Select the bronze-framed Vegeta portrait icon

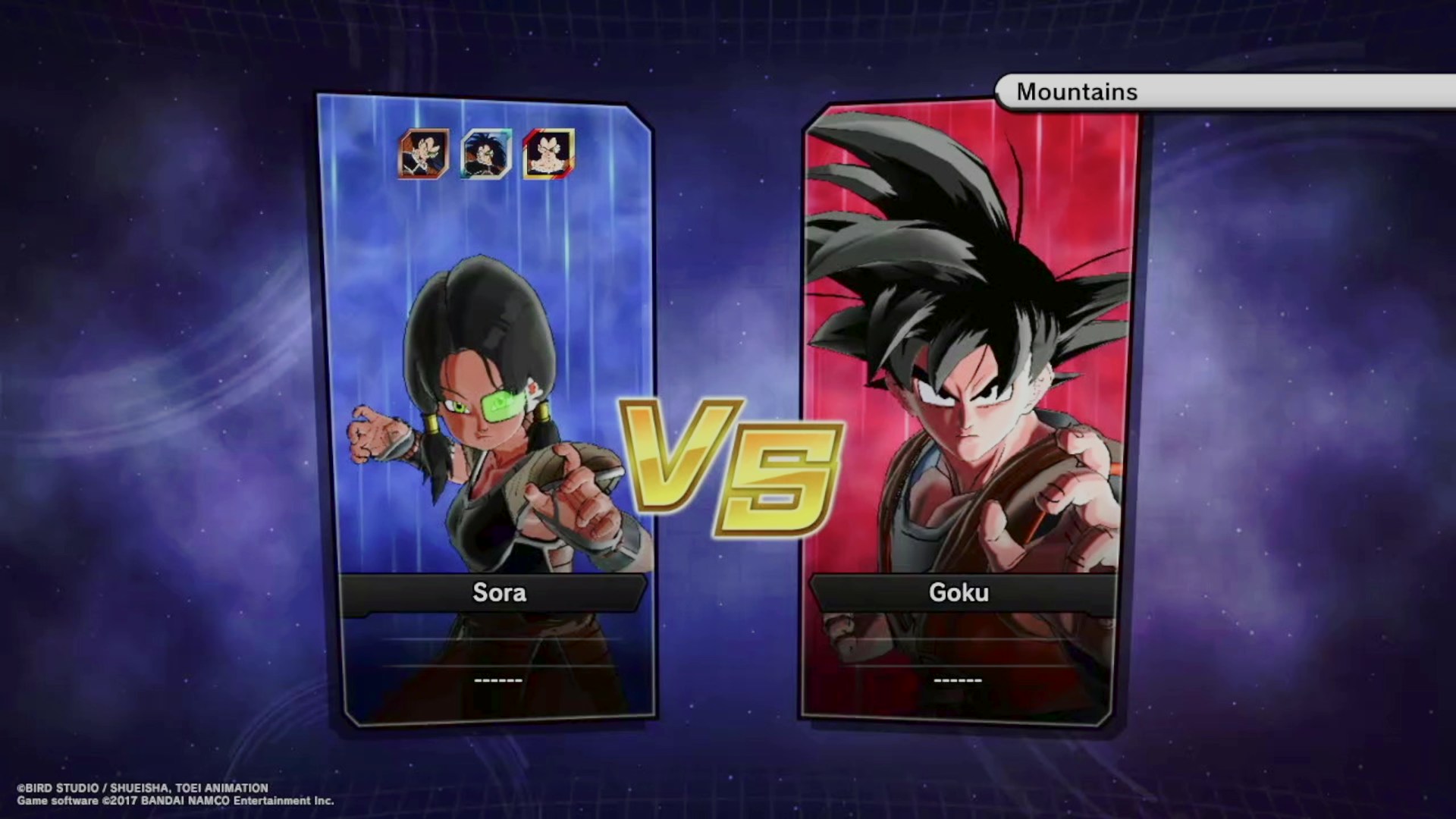coord(424,154)
